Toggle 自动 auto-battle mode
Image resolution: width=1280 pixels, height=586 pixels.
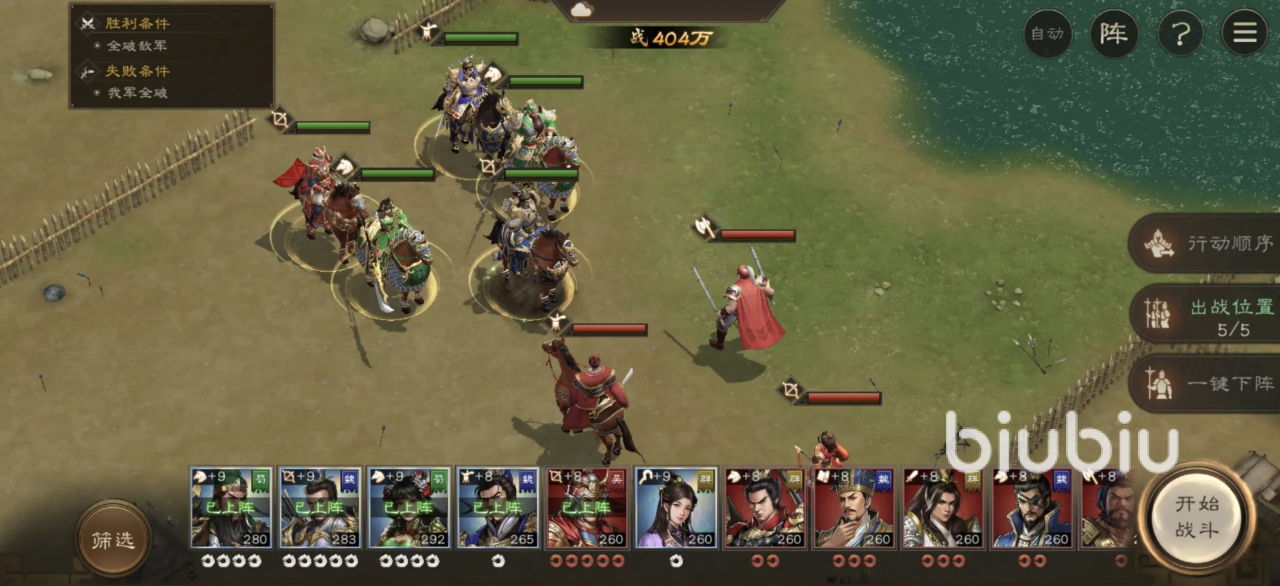tap(1047, 34)
